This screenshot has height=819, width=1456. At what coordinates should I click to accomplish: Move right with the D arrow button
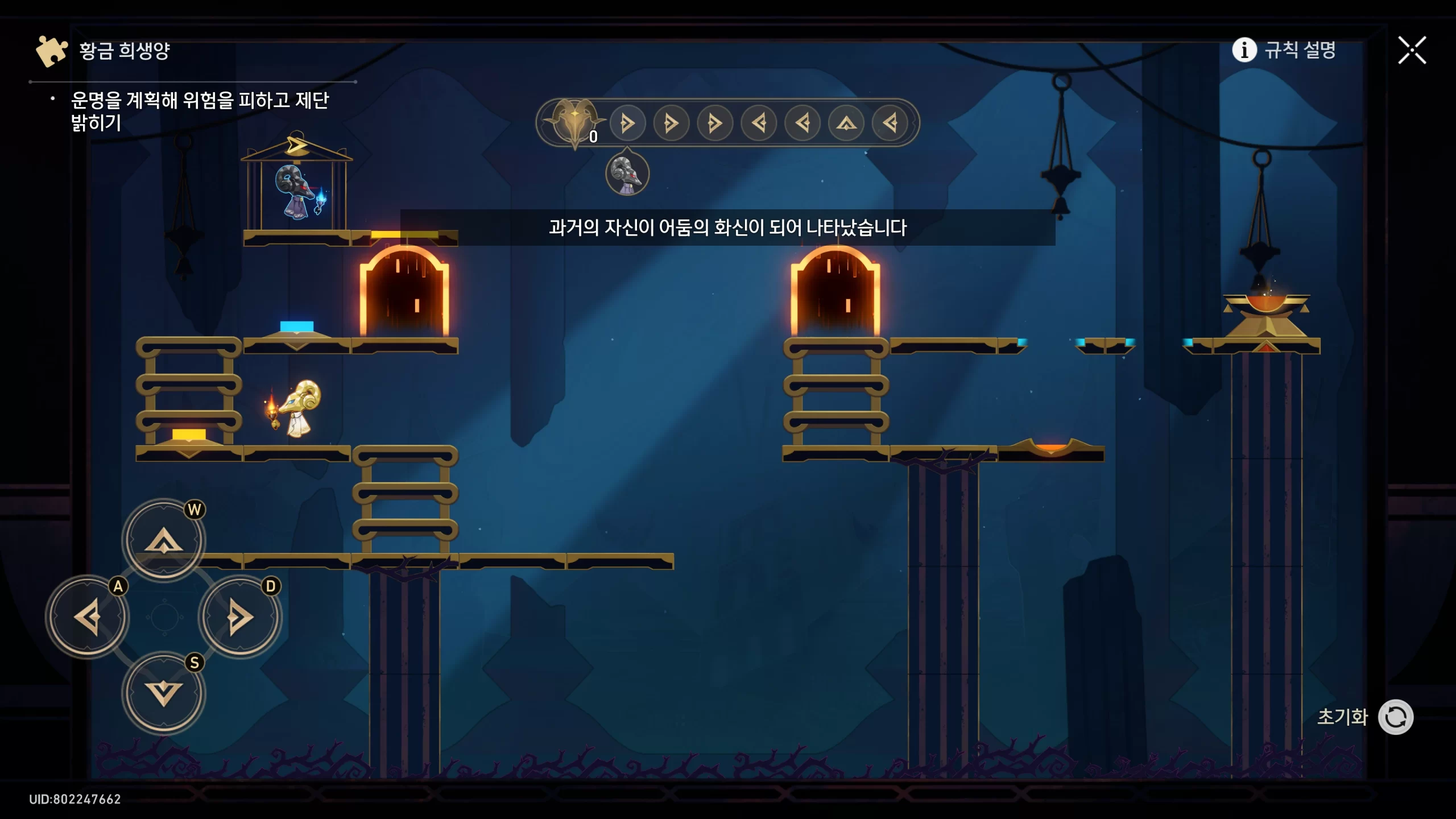[x=240, y=617]
